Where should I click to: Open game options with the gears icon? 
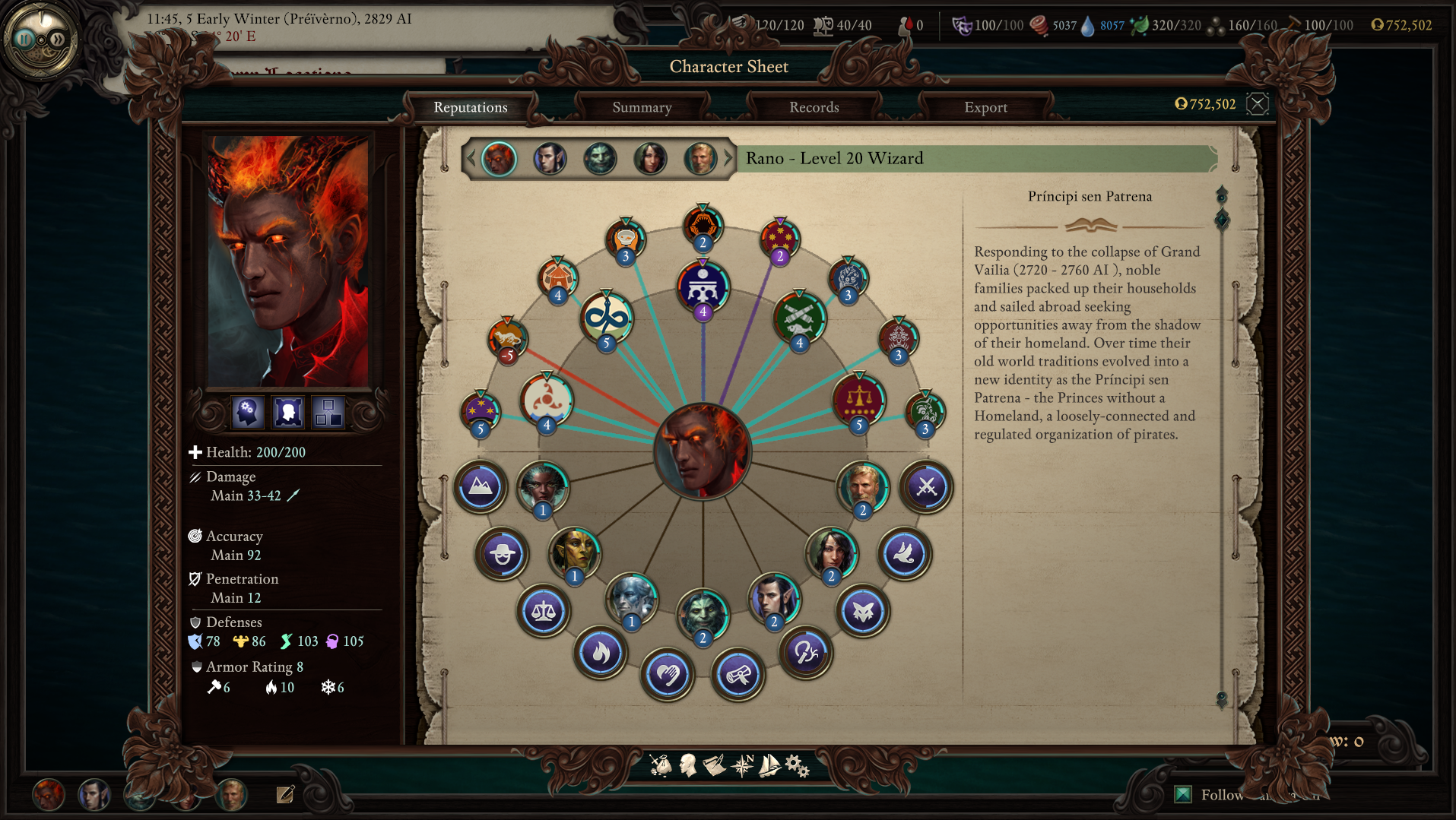click(x=797, y=765)
